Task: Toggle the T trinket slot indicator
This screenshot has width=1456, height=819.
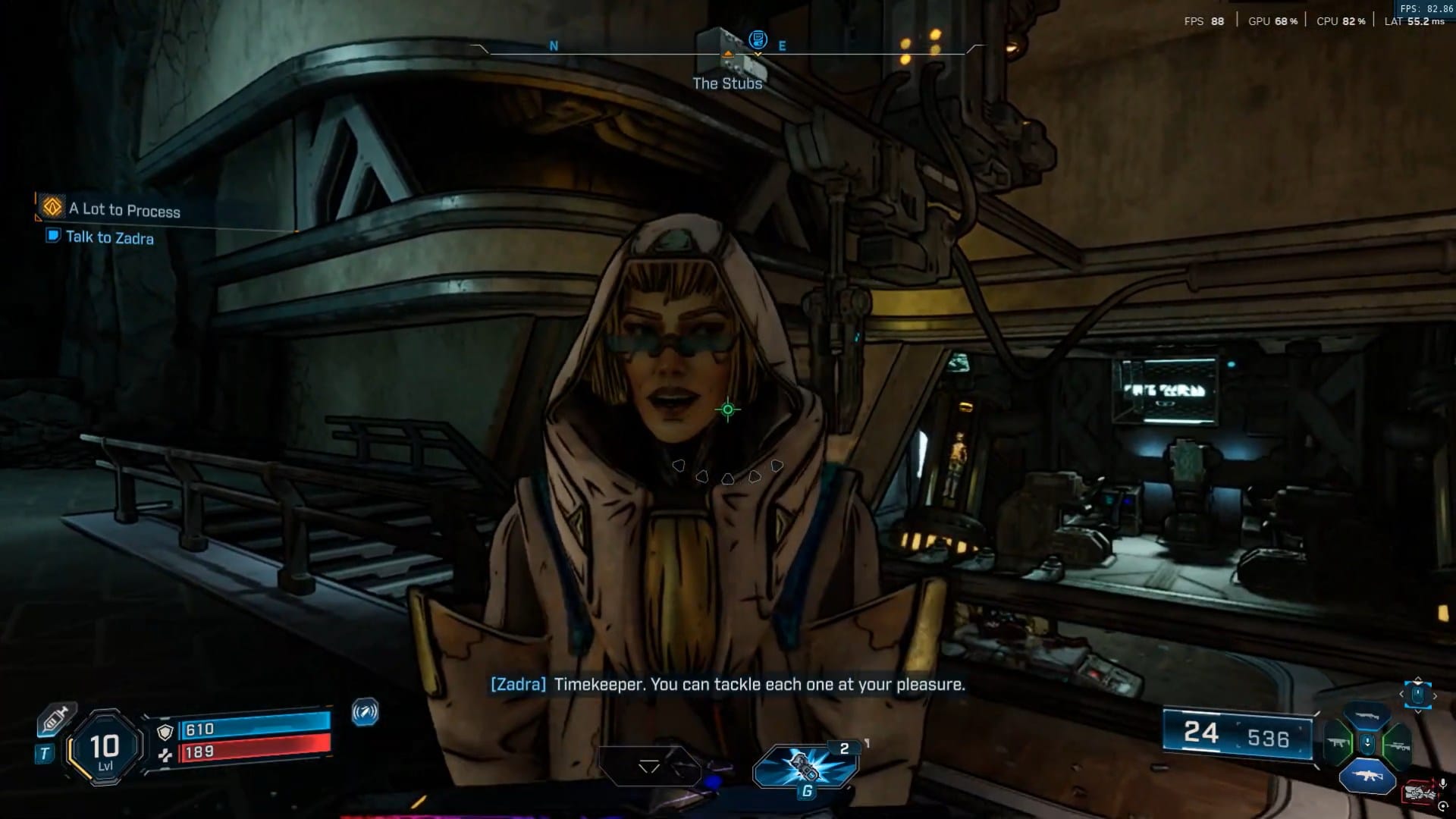Action: (44, 752)
